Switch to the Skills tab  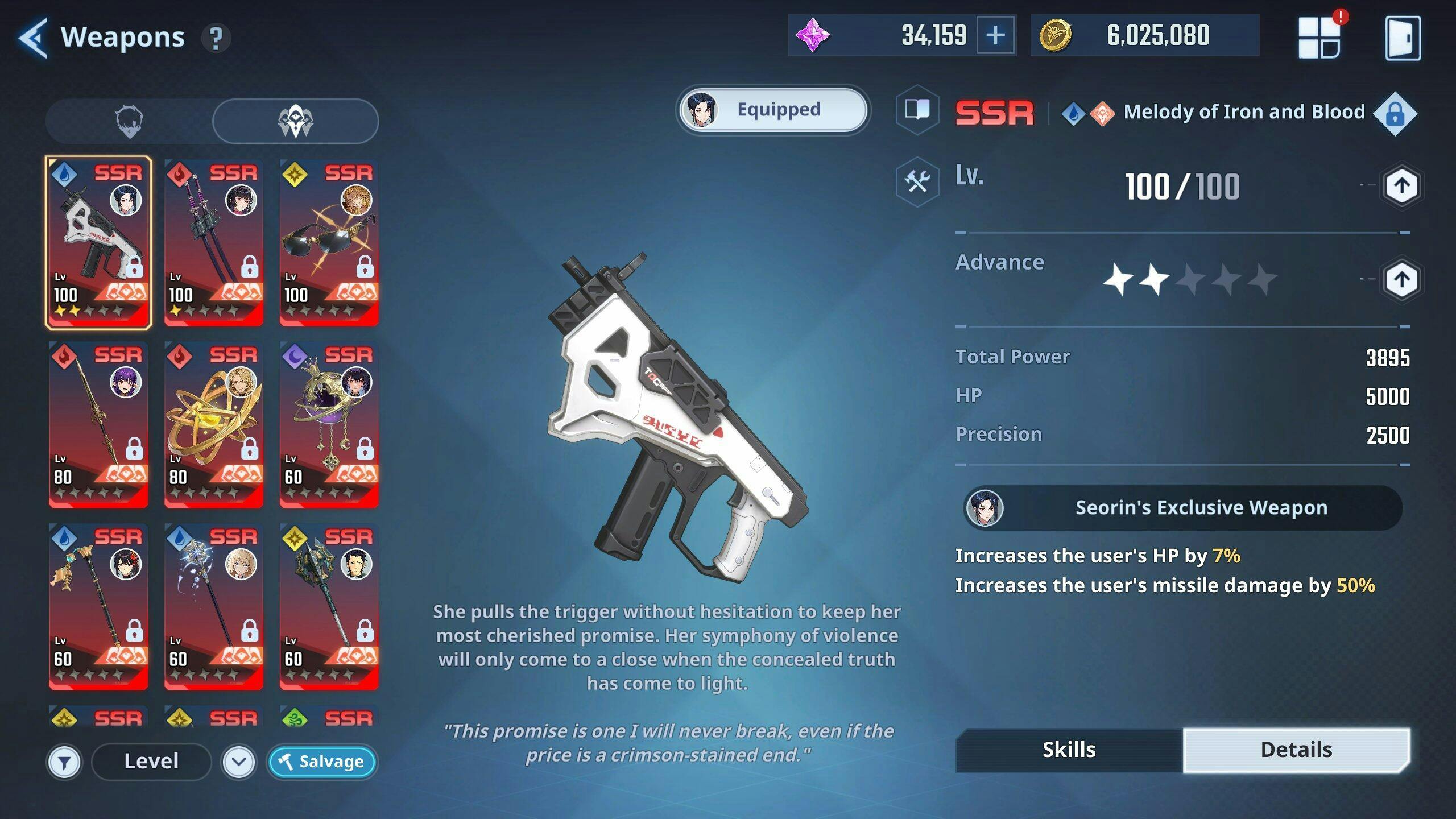coord(1069,750)
